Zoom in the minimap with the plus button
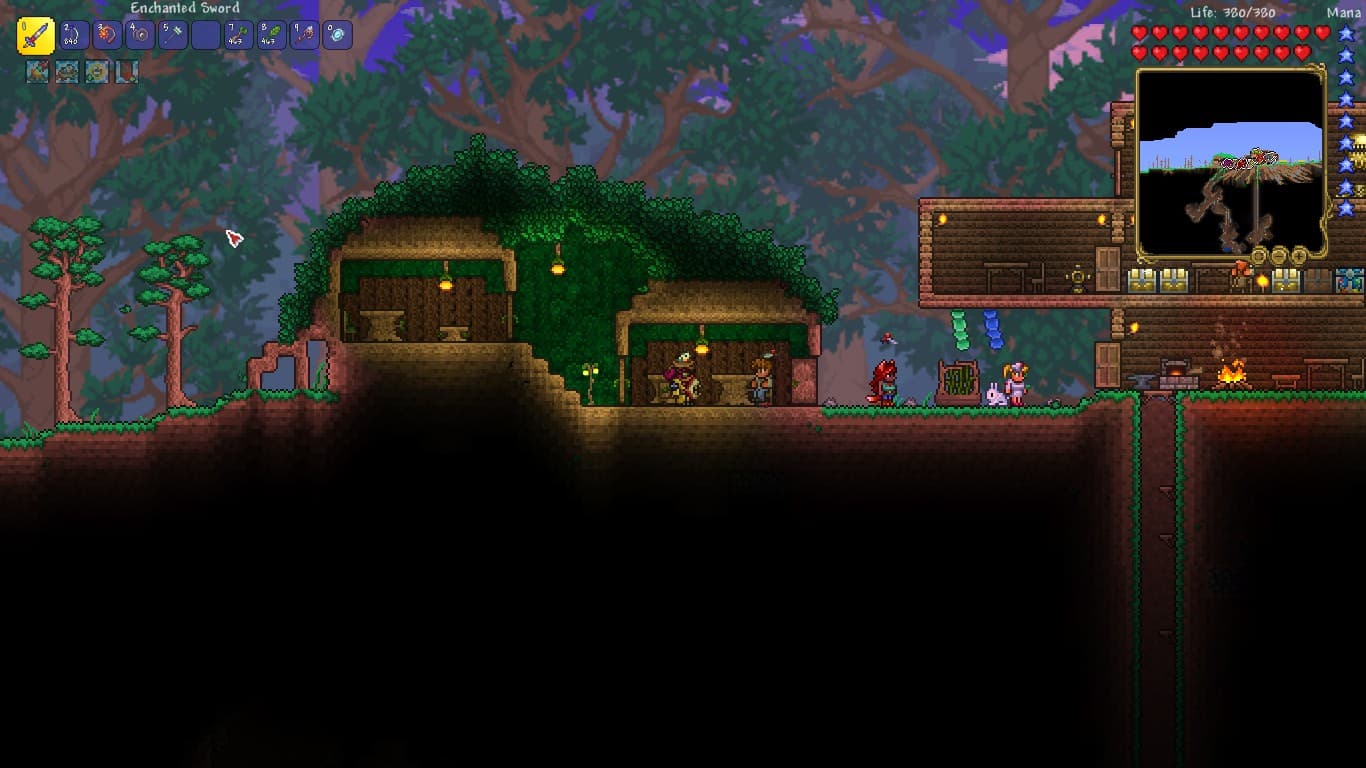This screenshot has width=1366, height=768. [x=1298, y=256]
